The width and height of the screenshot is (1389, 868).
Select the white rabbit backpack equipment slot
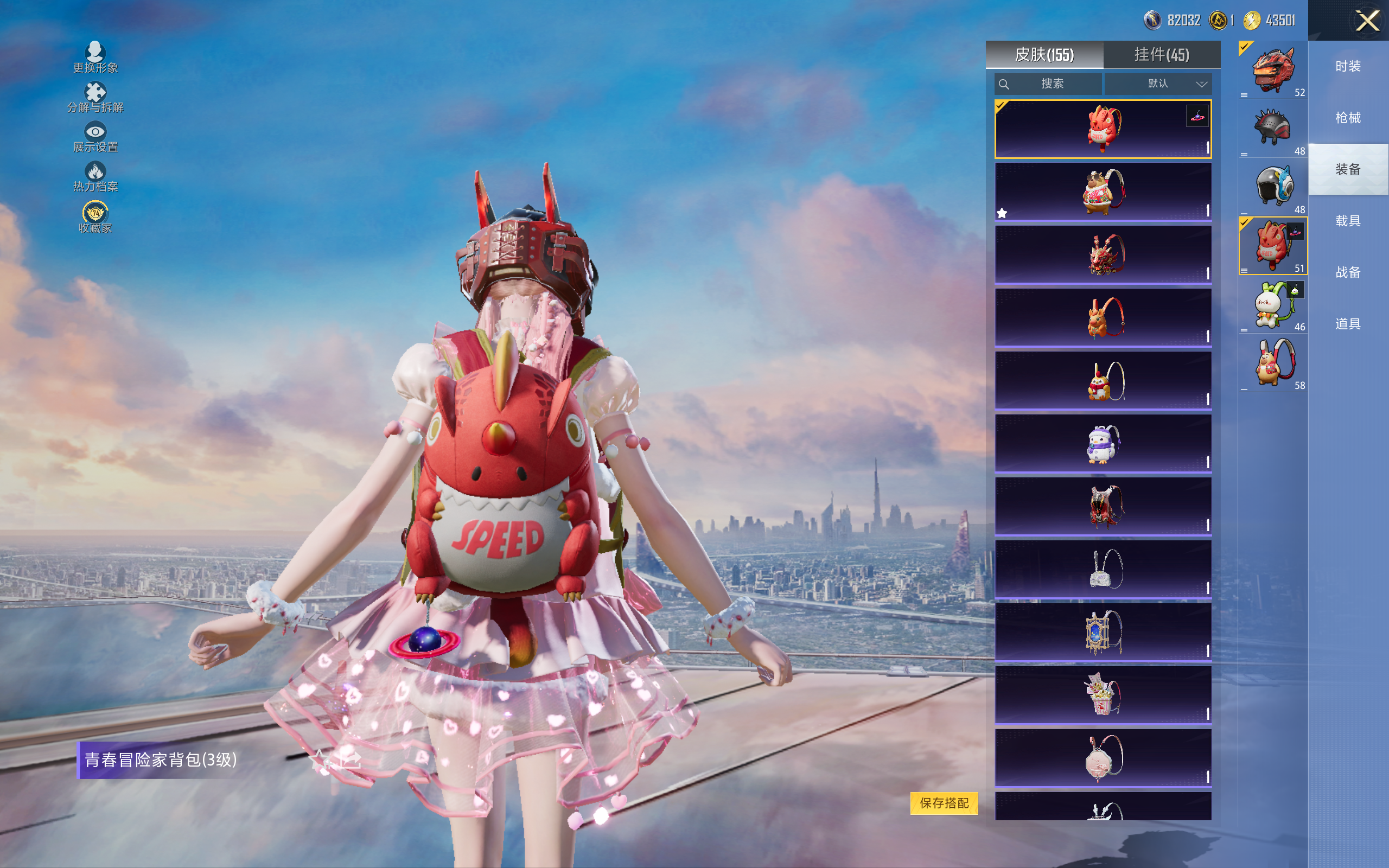(x=1272, y=305)
